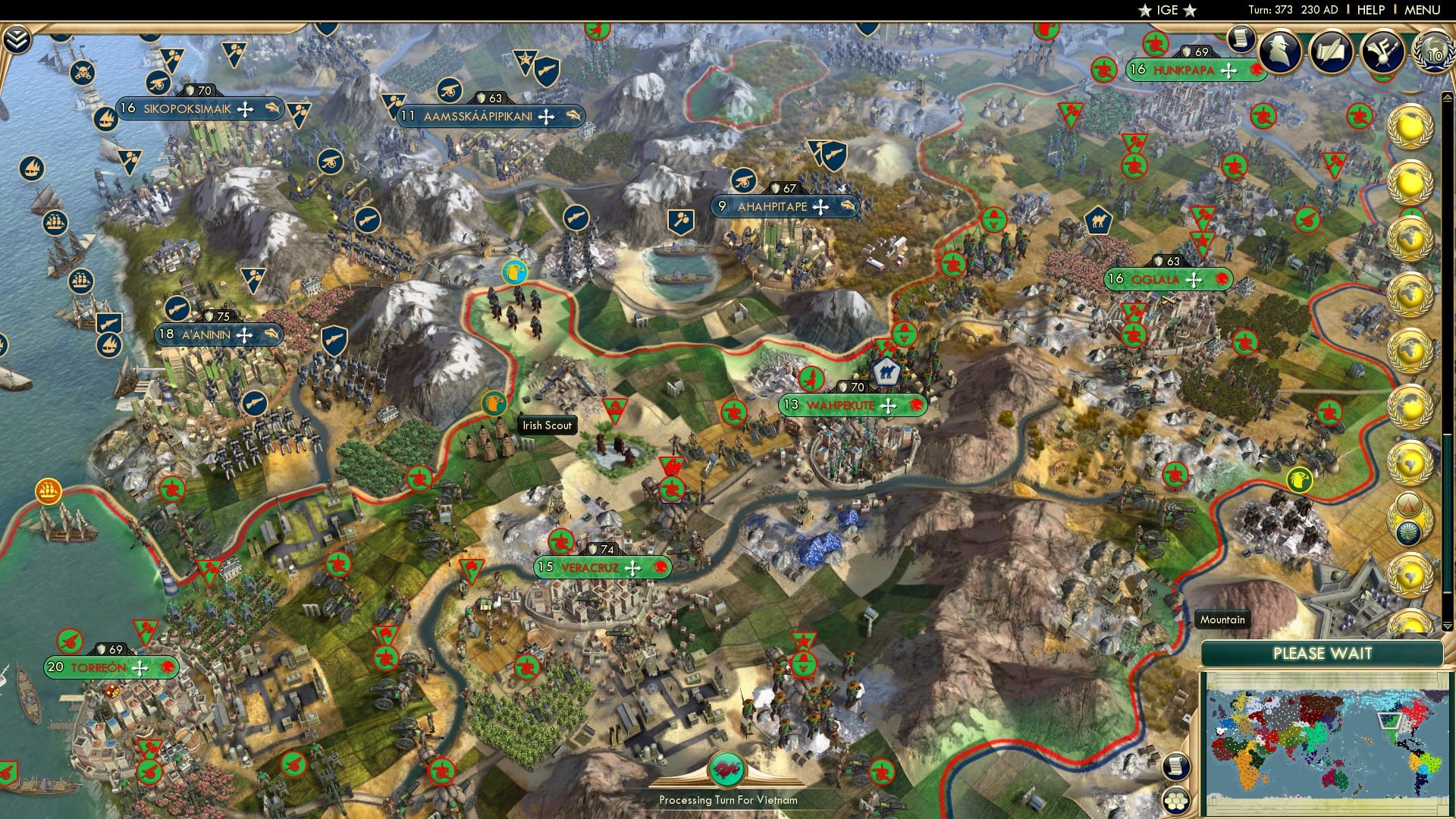
Task: Click the red lambda notification medallion on the right
Action: coord(1410,503)
